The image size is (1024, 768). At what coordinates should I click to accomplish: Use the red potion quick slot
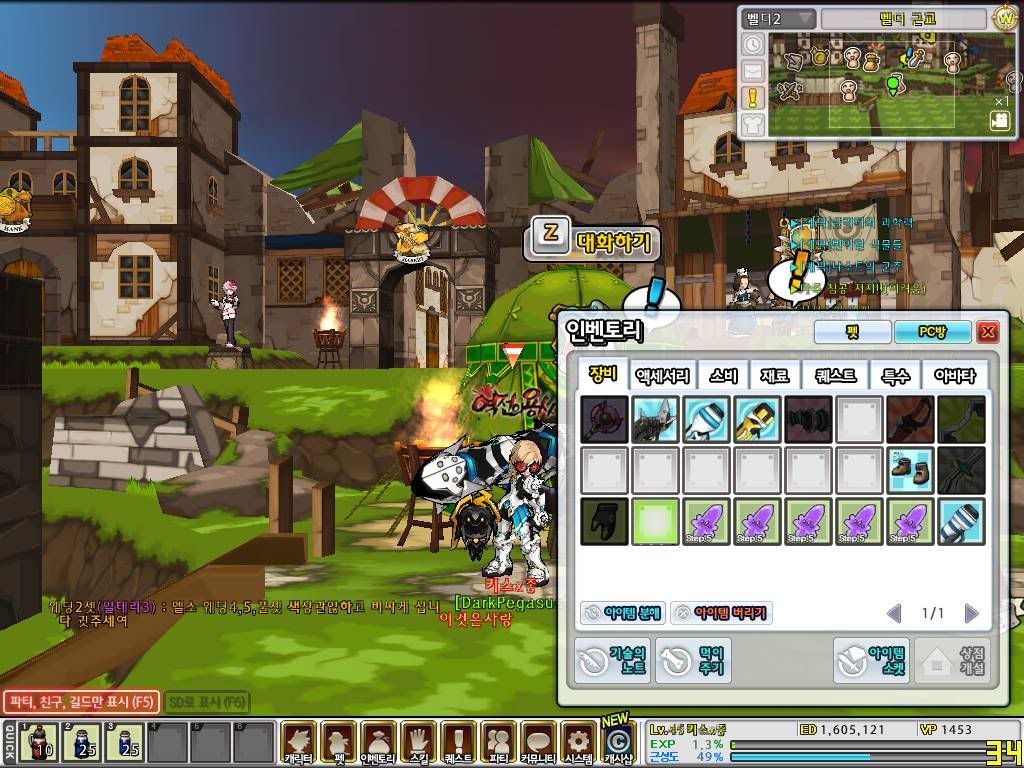tap(39, 742)
